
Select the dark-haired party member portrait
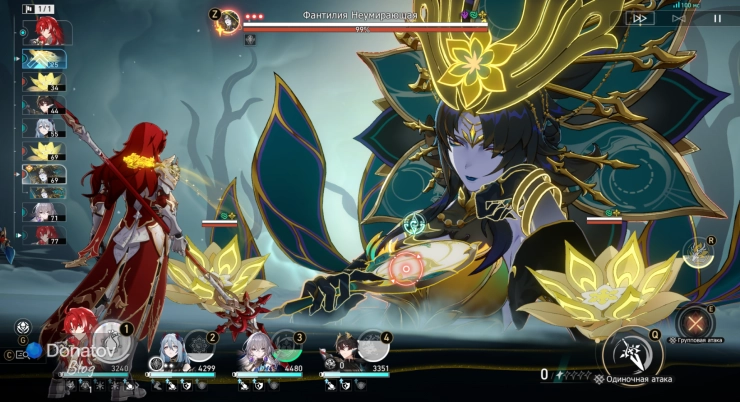tap(343, 351)
